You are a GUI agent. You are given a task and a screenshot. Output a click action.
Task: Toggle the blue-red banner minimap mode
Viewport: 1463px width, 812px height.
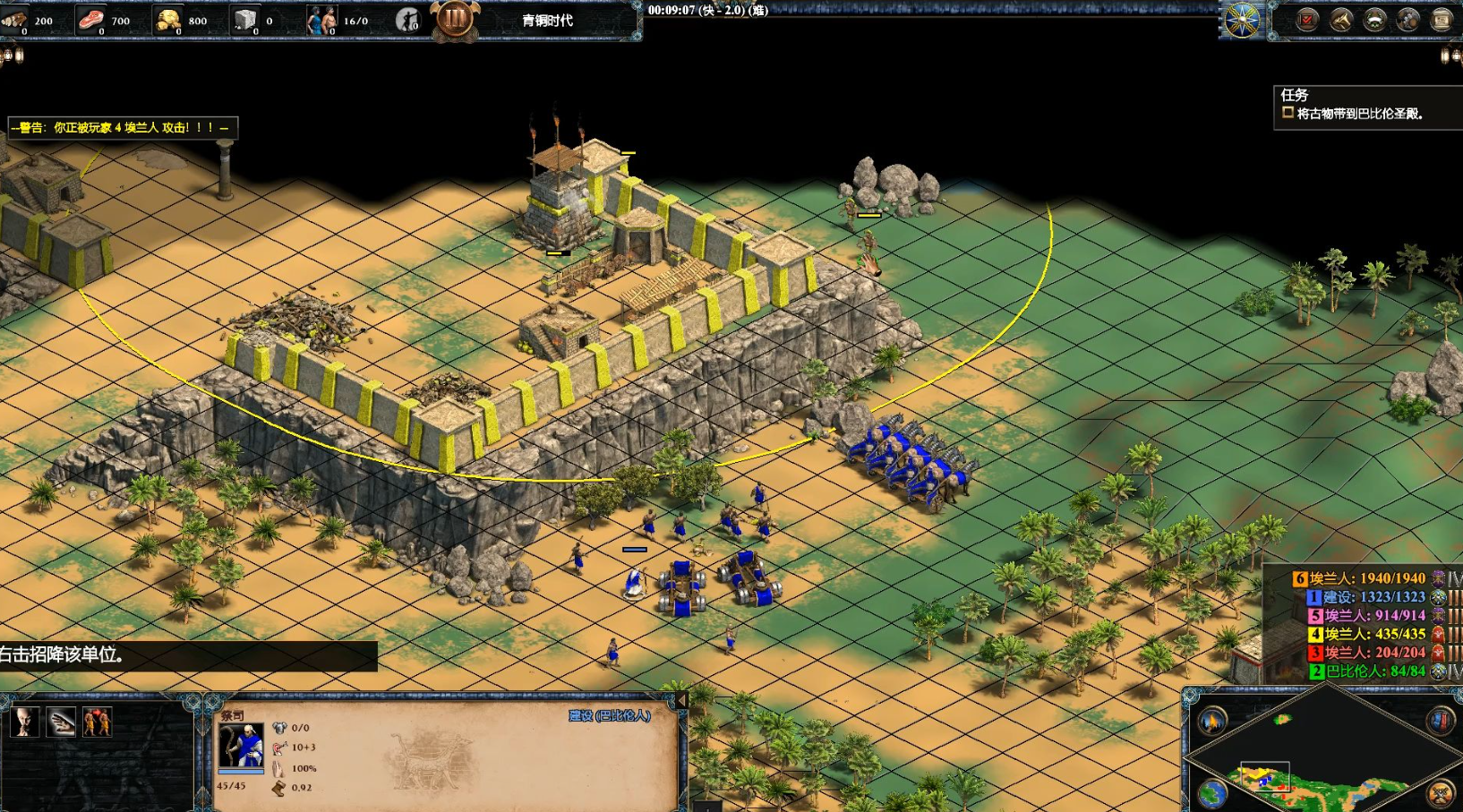(x=1440, y=721)
